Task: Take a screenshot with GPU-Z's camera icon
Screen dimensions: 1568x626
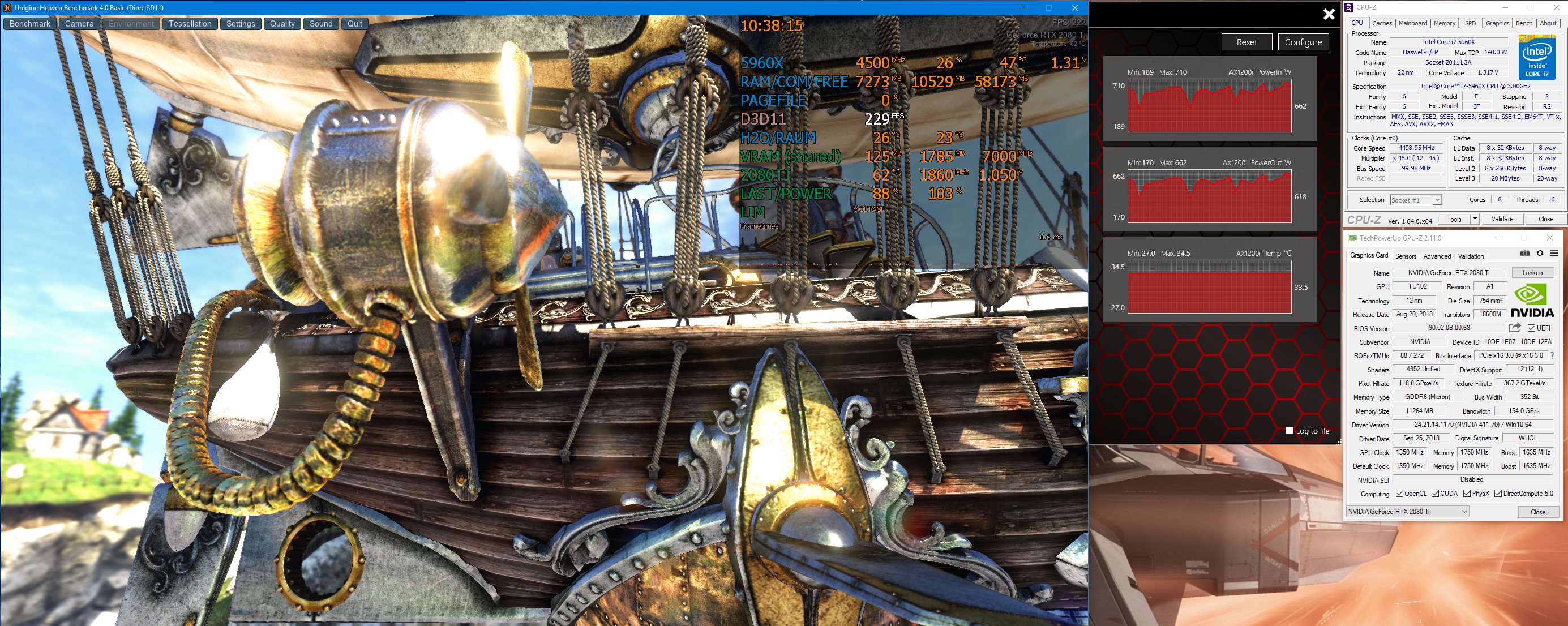Action: [1525, 254]
